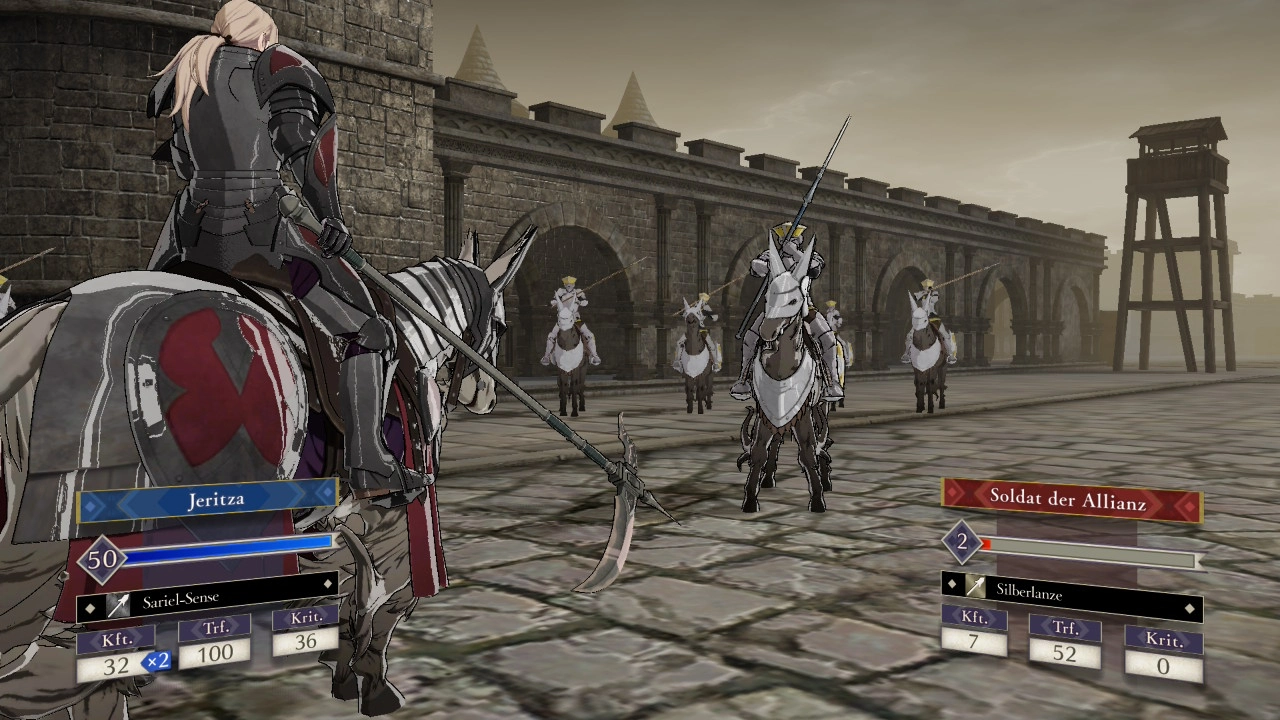Image resolution: width=1280 pixels, height=720 pixels.
Task: Click the Silberlanze weapon icon
Action: tap(976, 587)
